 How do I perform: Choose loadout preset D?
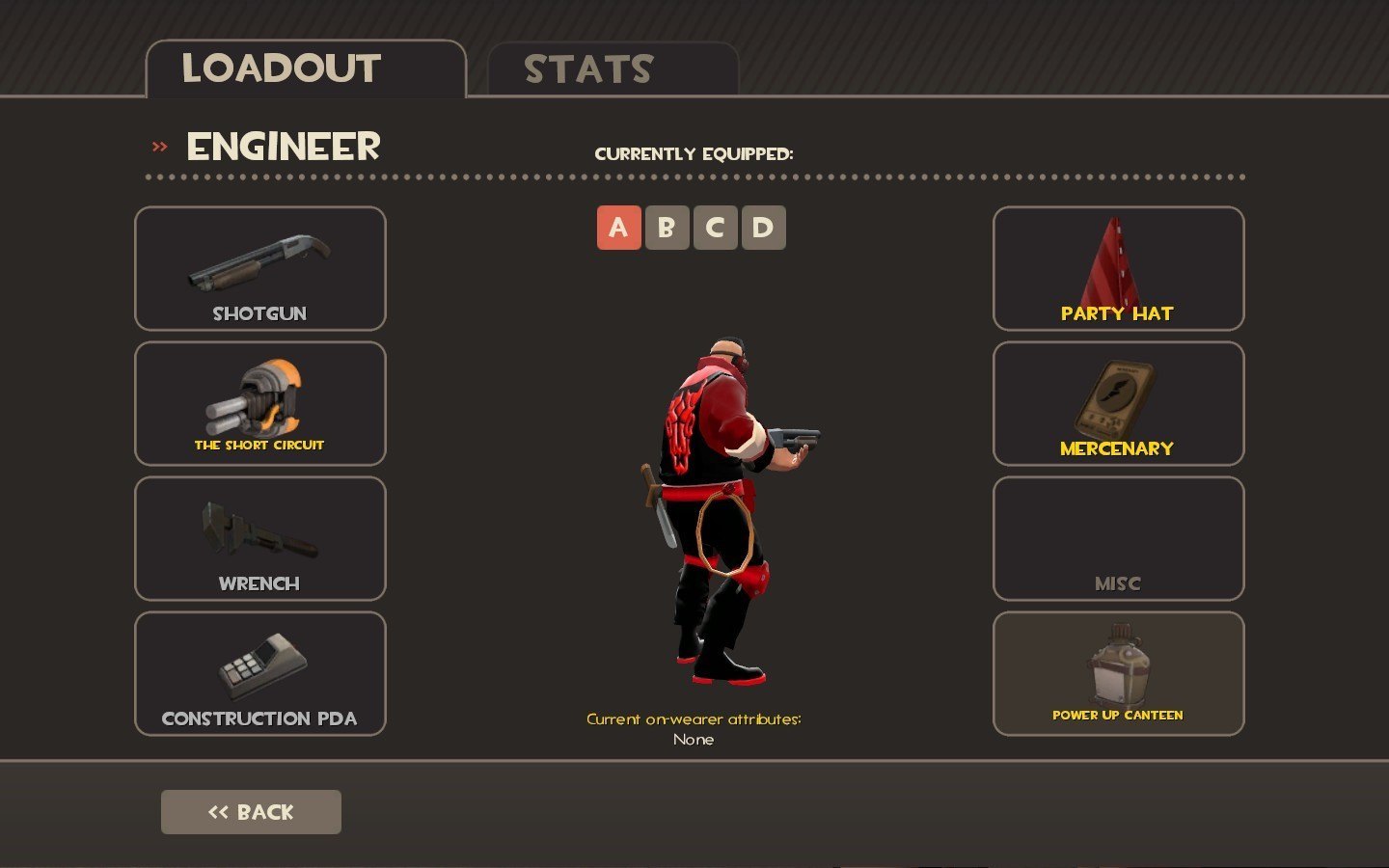coord(763,228)
